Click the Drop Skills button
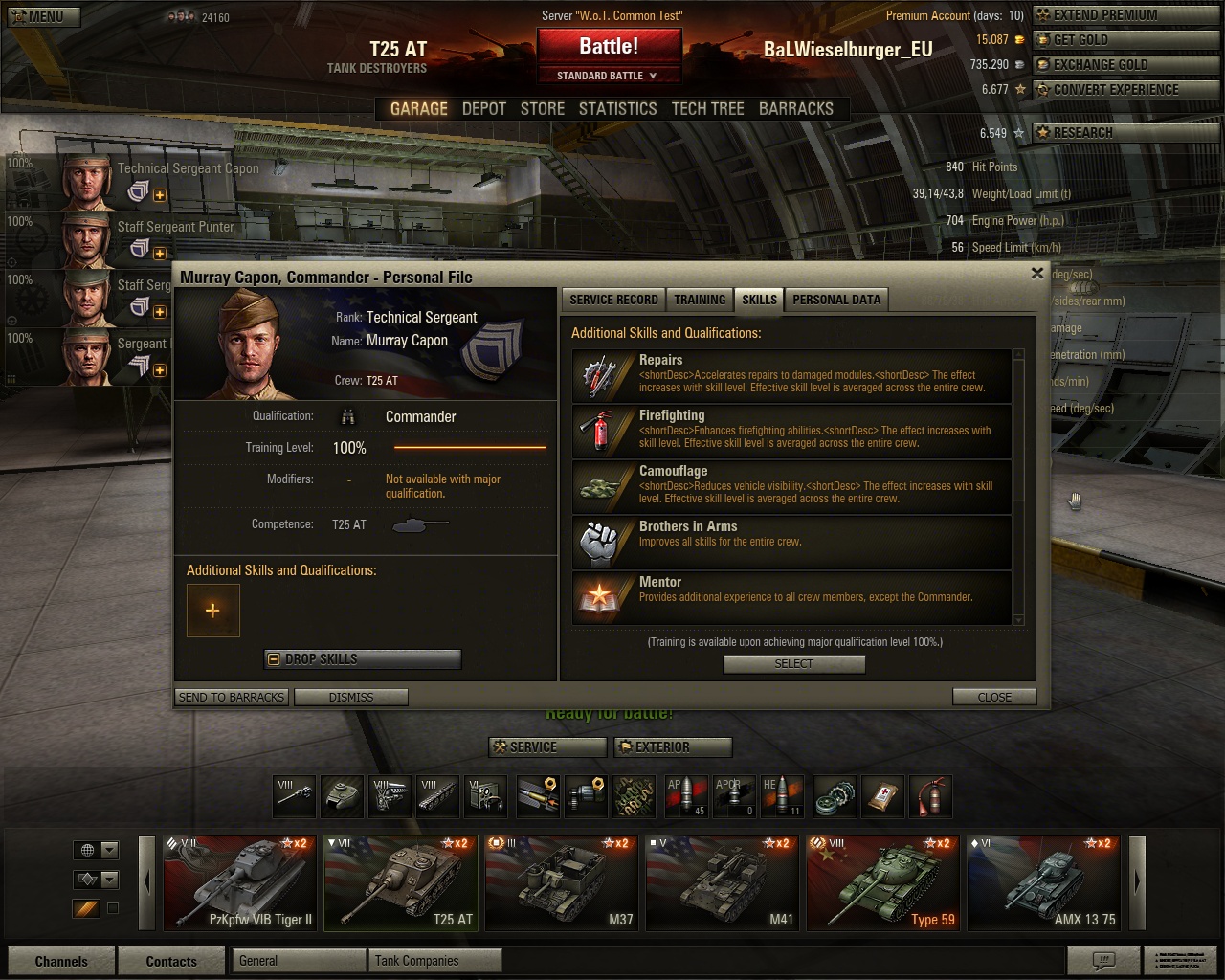This screenshot has width=1225, height=980. 363,659
